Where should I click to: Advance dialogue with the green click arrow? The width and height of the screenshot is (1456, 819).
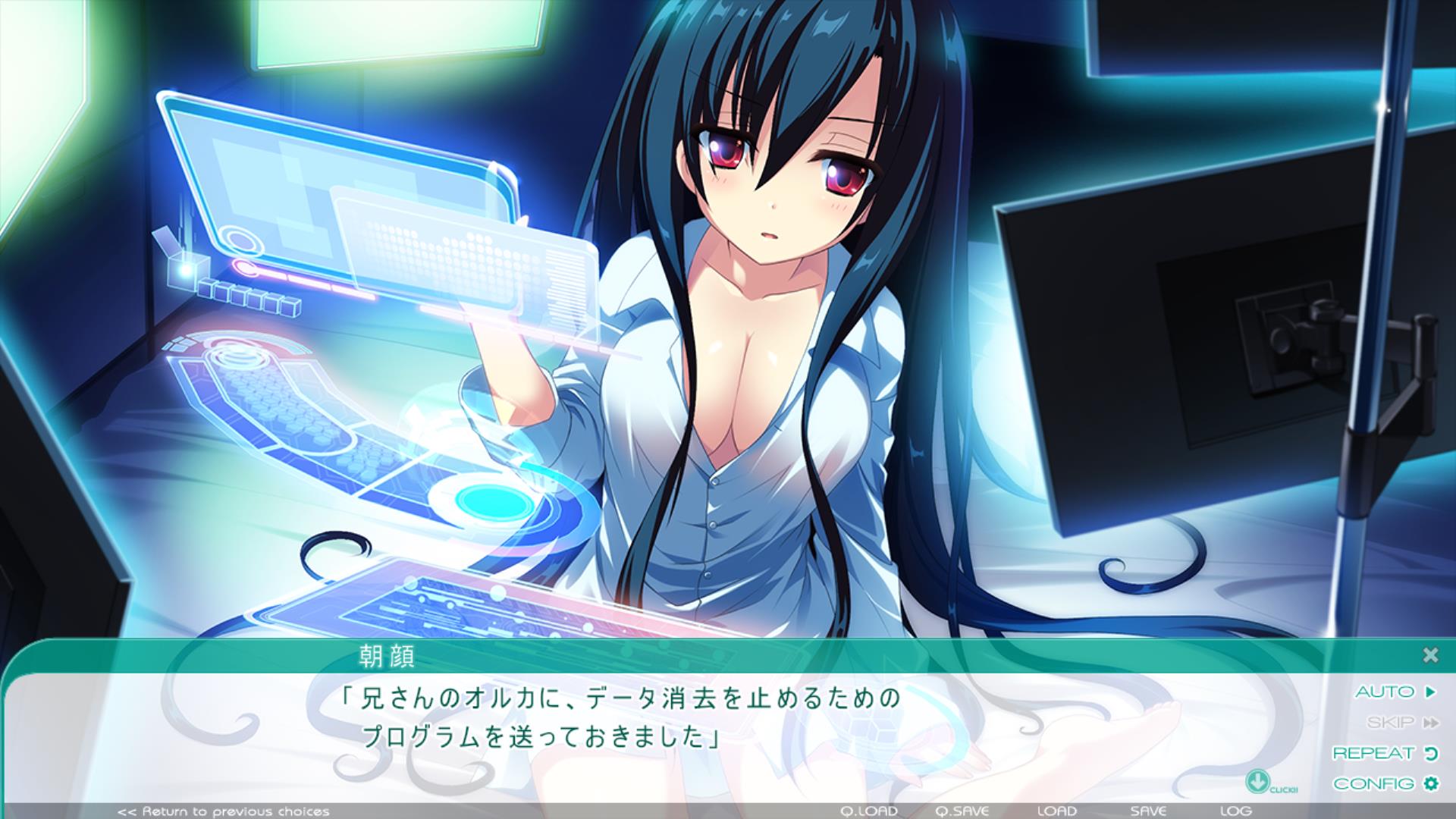click(1257, 780)
